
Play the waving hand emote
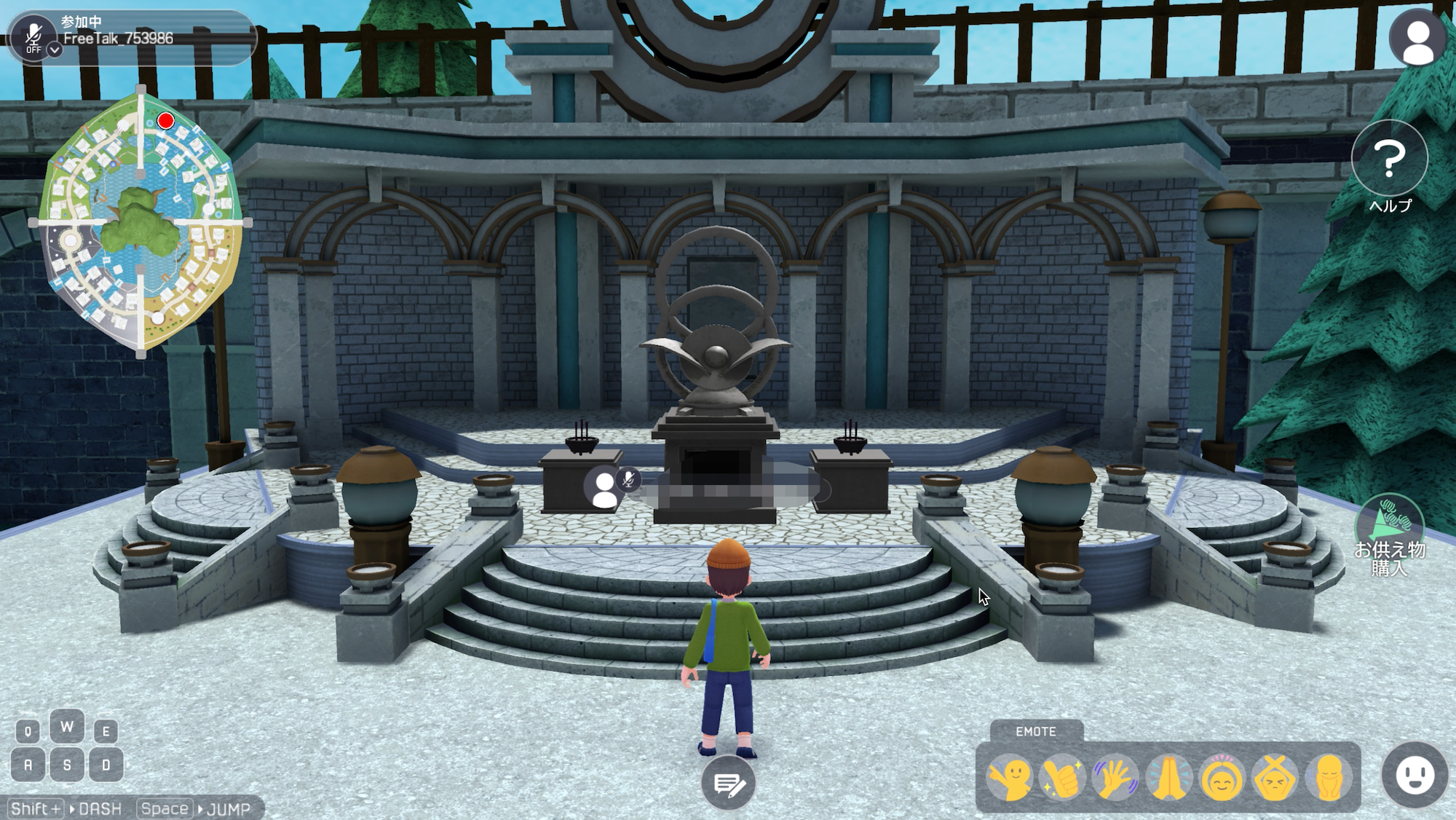1115,778
